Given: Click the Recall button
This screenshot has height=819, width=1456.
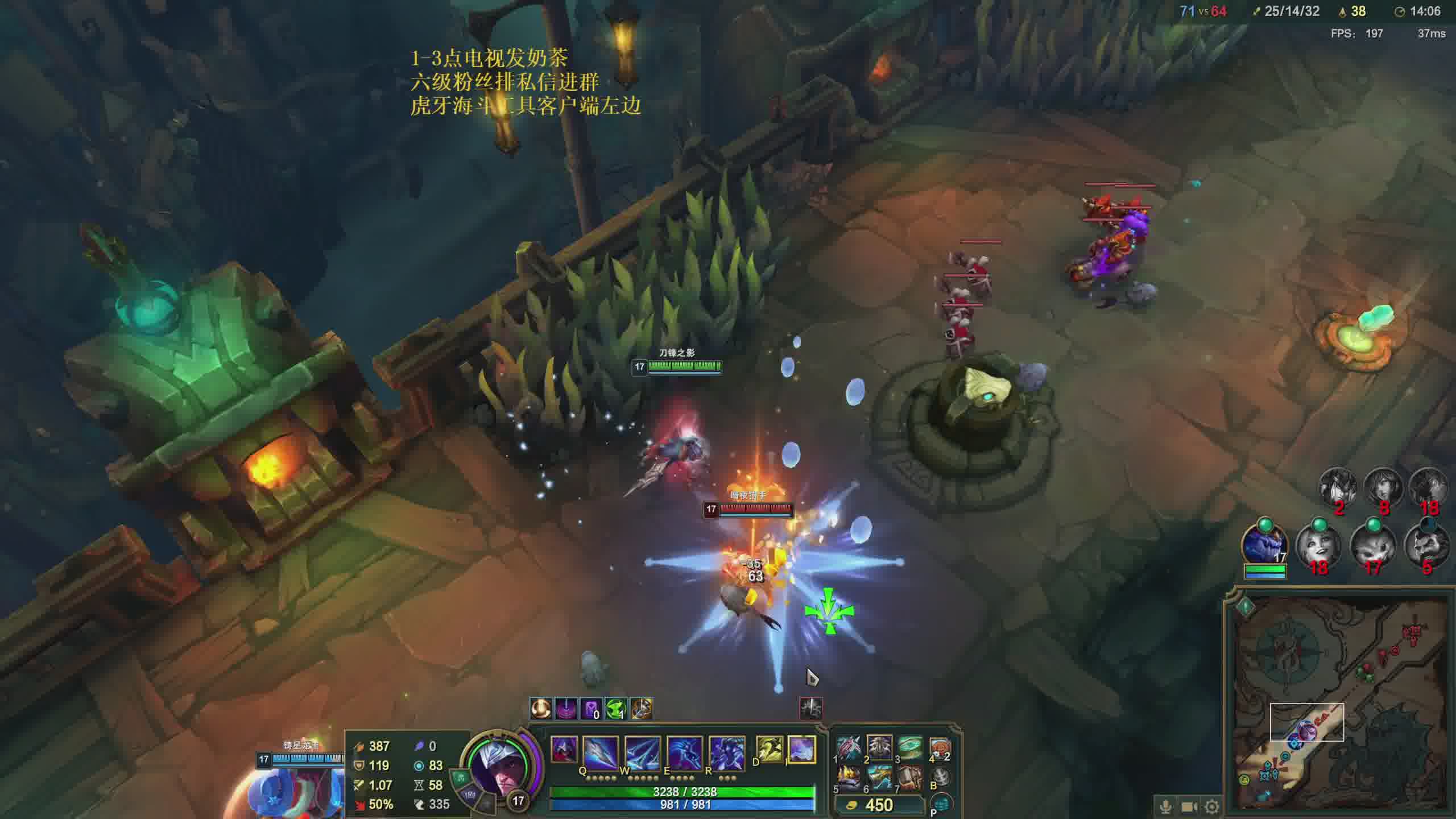Looking at the screenshot, I should coord(940,777).
